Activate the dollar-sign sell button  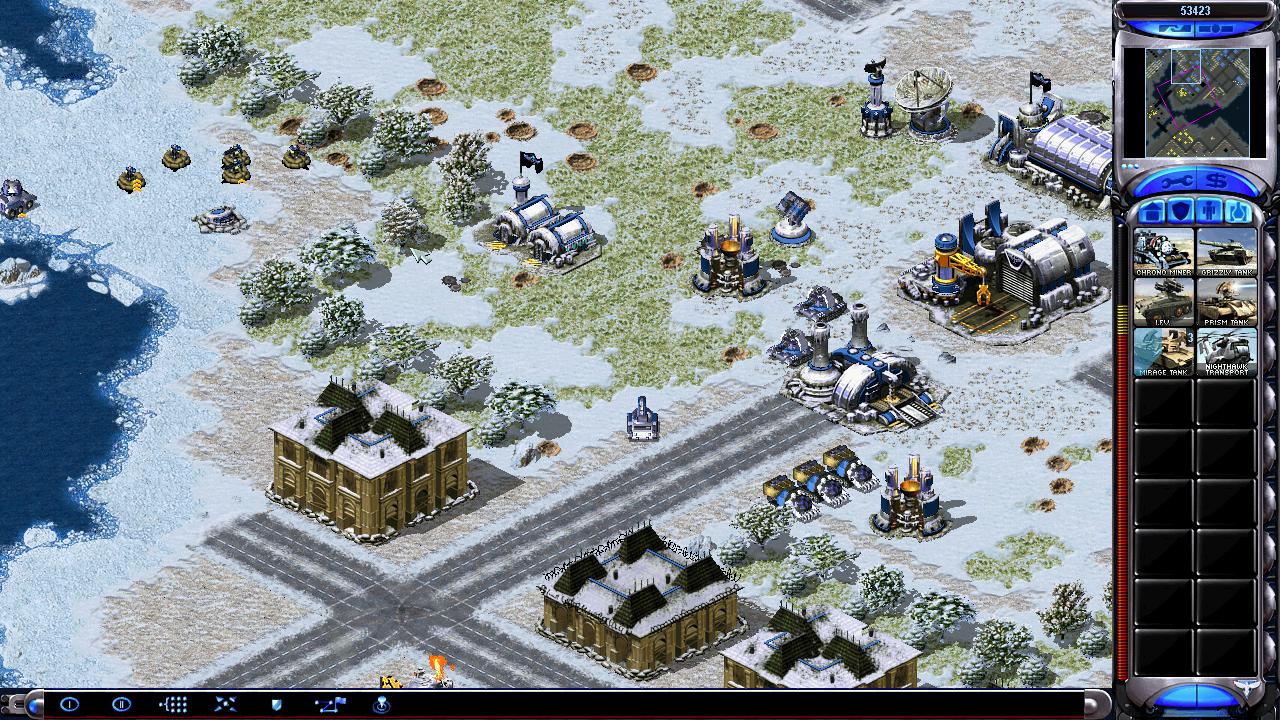point(1218,181)
